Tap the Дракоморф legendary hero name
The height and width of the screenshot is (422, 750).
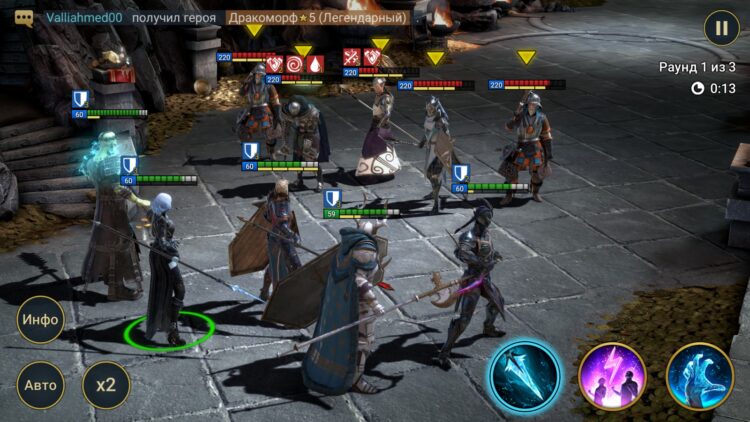point(318,18)
